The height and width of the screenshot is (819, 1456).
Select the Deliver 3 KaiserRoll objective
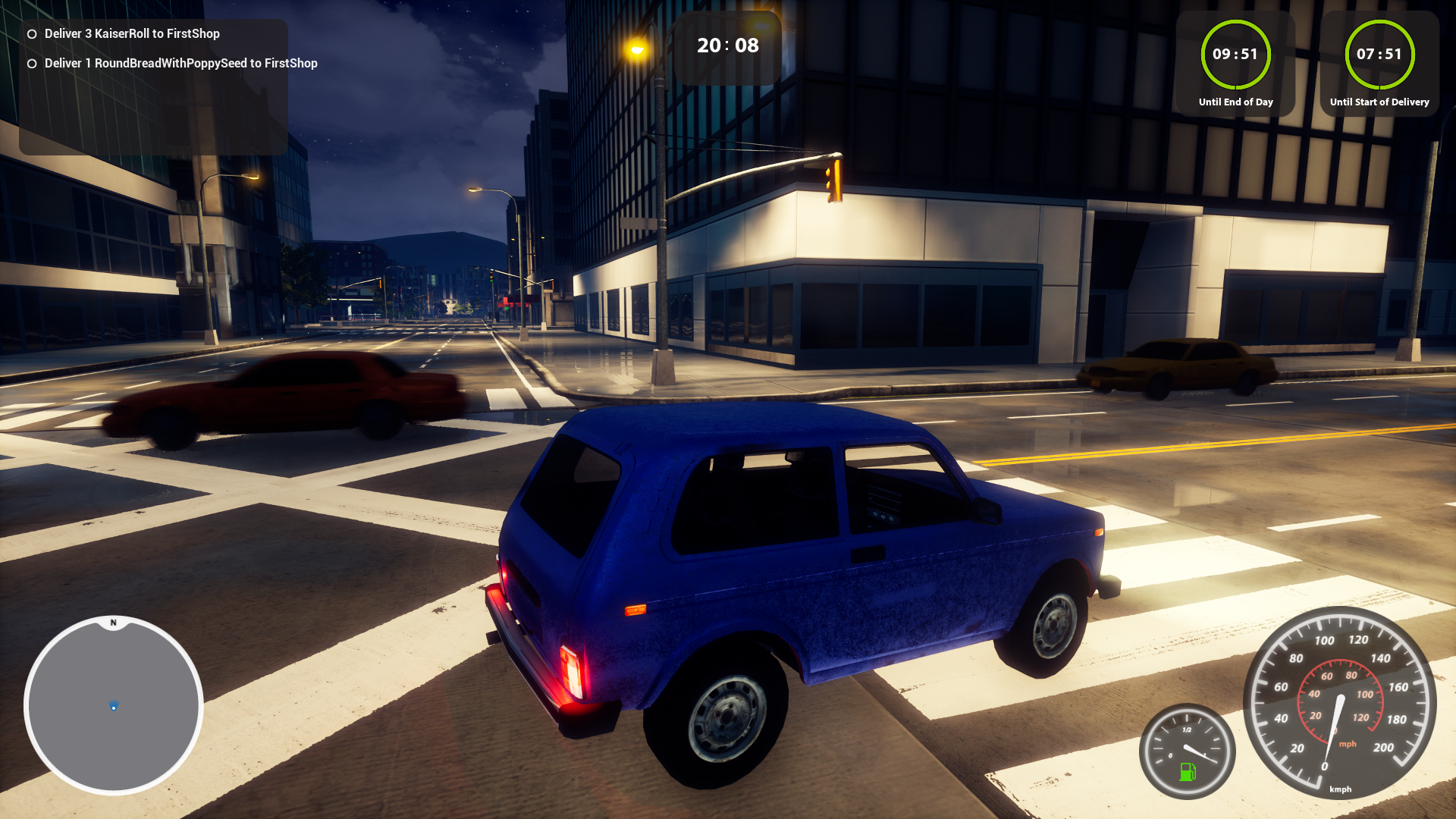click(x=132, y=34)
